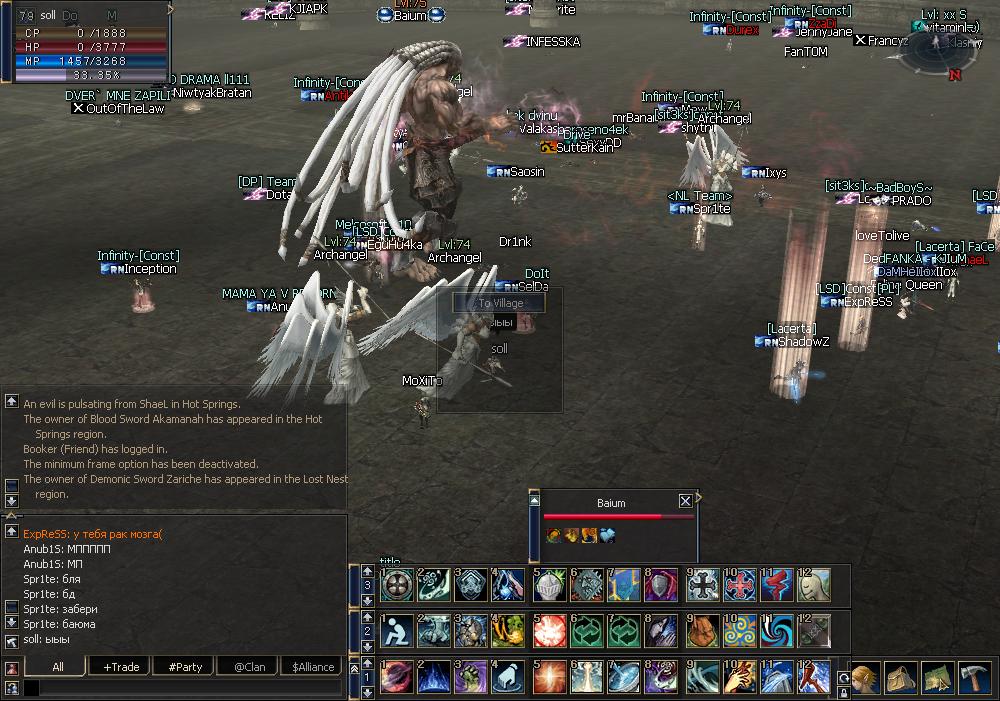Screen dimensions: 1000x701
Task: Open the inventory bag icon
Action: coord(900,678)
